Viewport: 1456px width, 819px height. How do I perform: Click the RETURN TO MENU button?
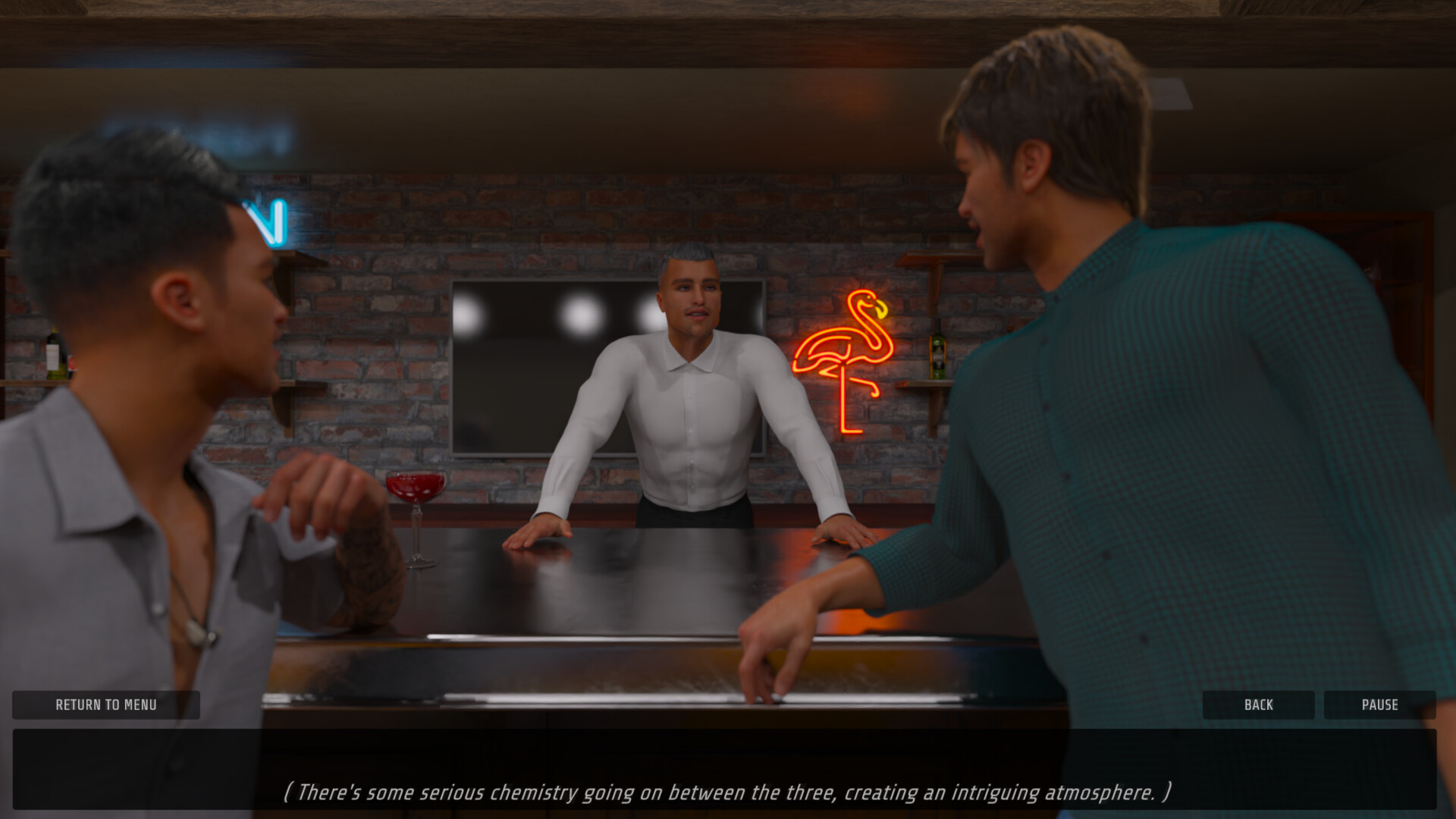pos(105,704)
